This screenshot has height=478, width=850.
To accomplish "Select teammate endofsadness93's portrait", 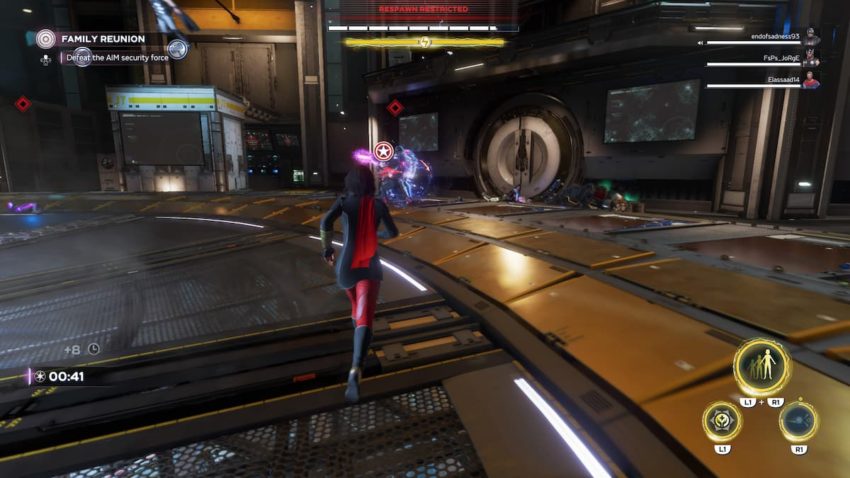I will [811, 37].
